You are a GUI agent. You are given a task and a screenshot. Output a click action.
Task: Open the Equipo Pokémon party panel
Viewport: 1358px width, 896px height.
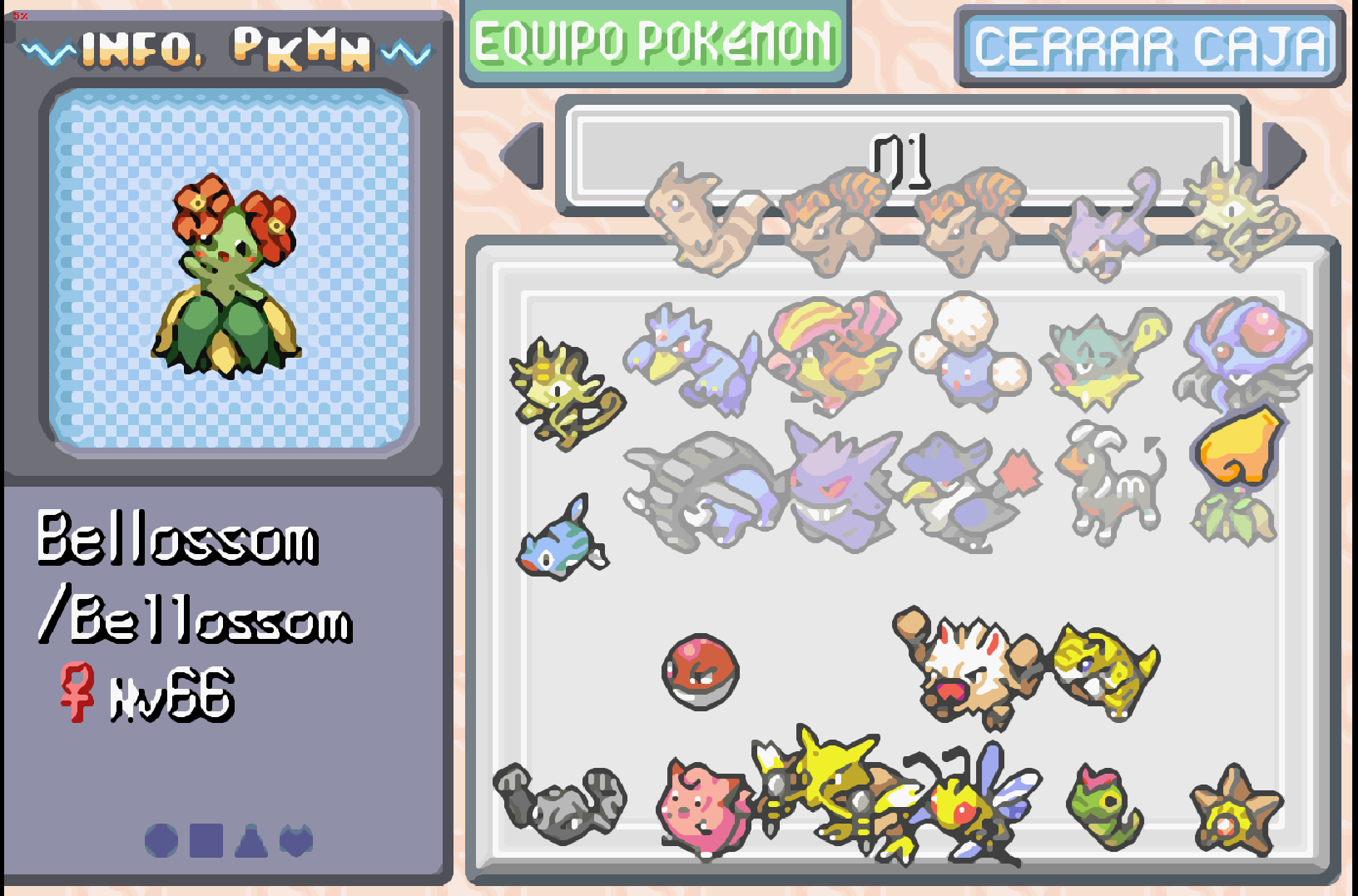click(x=655, y=42)
